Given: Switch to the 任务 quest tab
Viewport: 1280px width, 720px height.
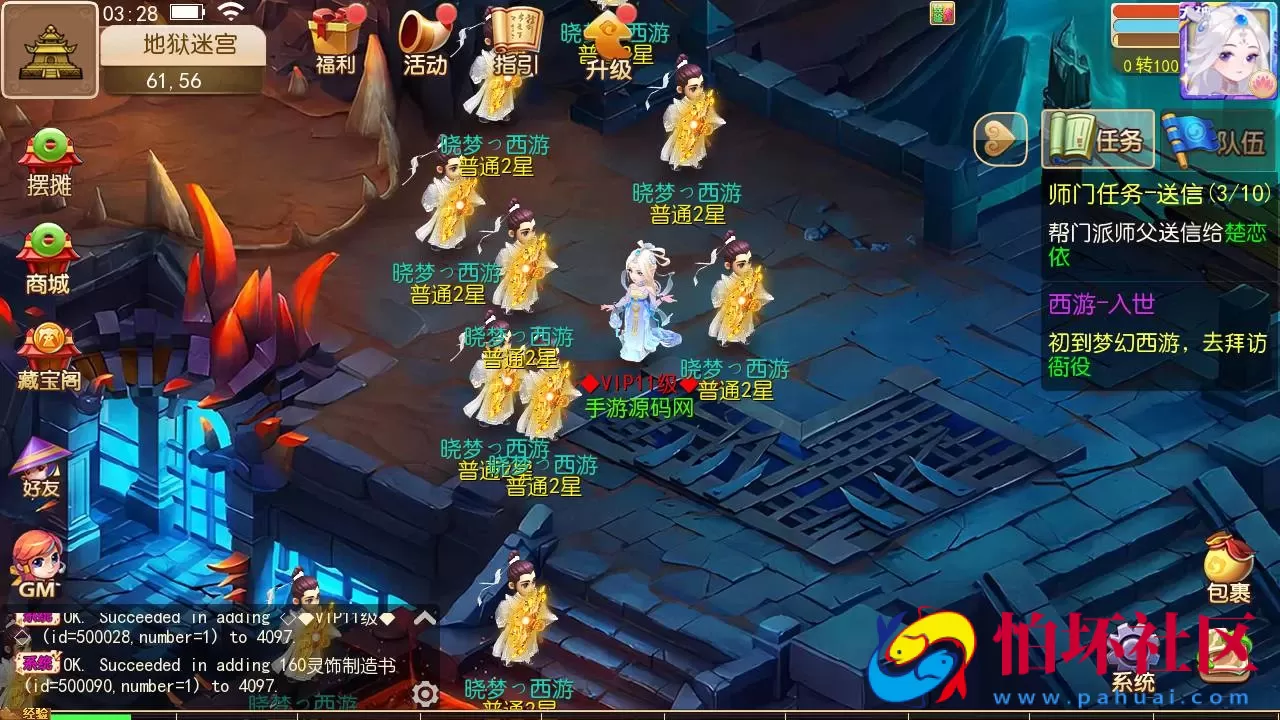Looking at the screenshot, I should point(1100,140).
